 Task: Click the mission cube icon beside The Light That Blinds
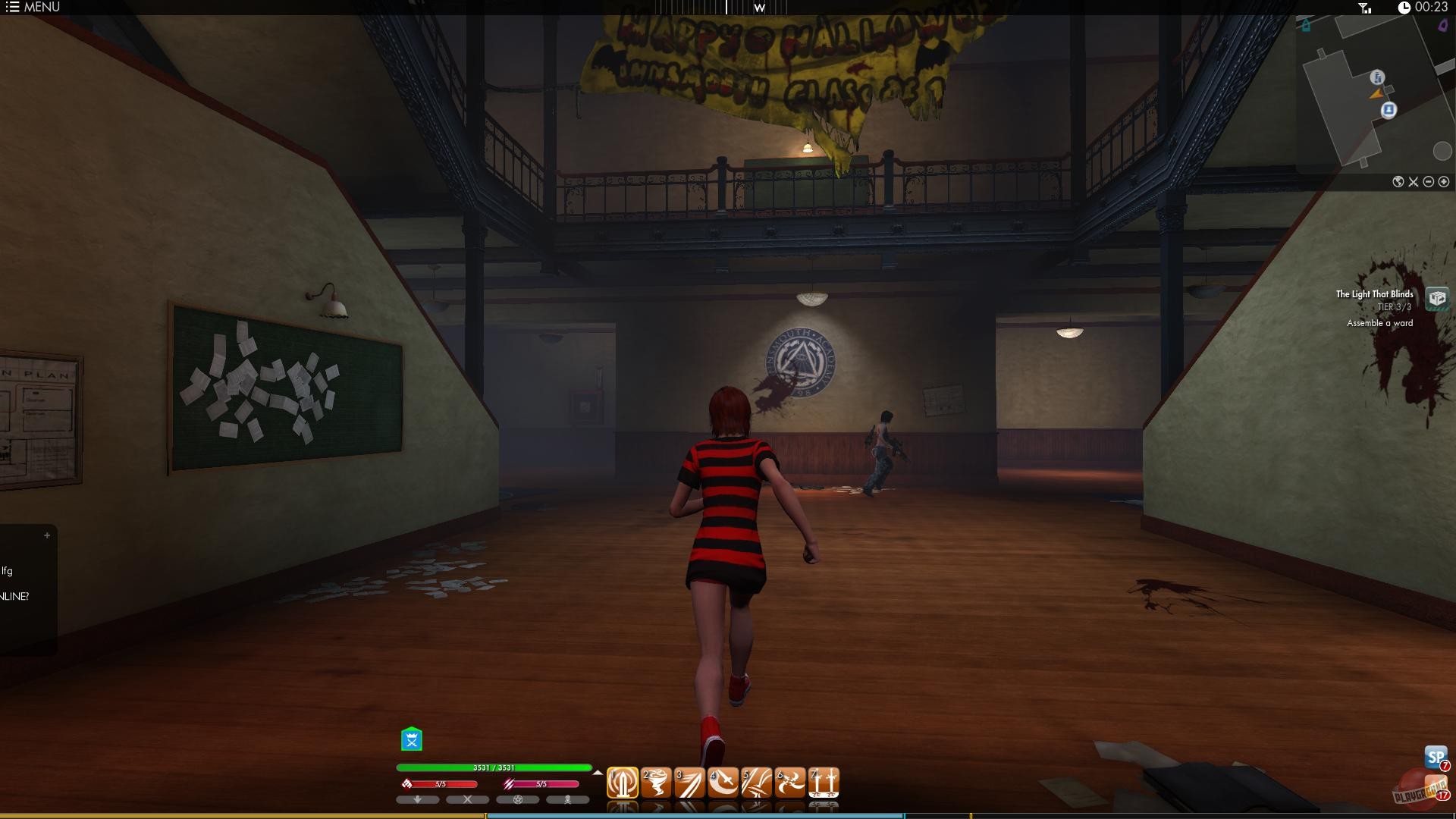click(x=1439, y=298)
